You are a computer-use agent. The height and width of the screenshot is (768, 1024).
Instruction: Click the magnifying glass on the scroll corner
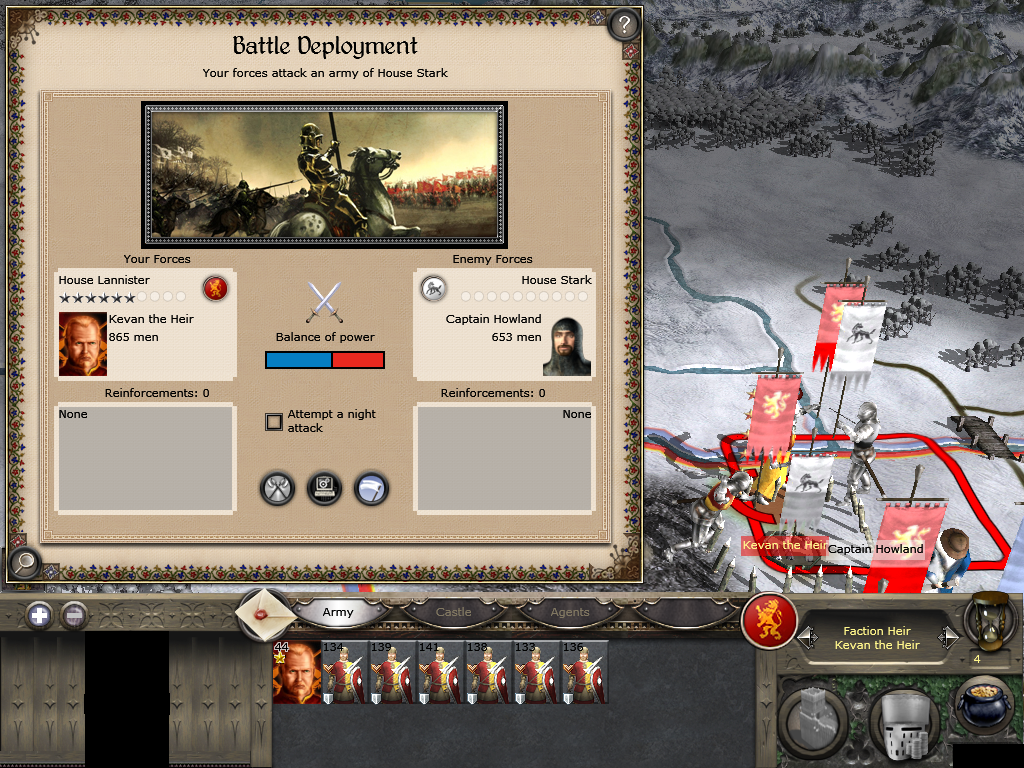point(23,563)
